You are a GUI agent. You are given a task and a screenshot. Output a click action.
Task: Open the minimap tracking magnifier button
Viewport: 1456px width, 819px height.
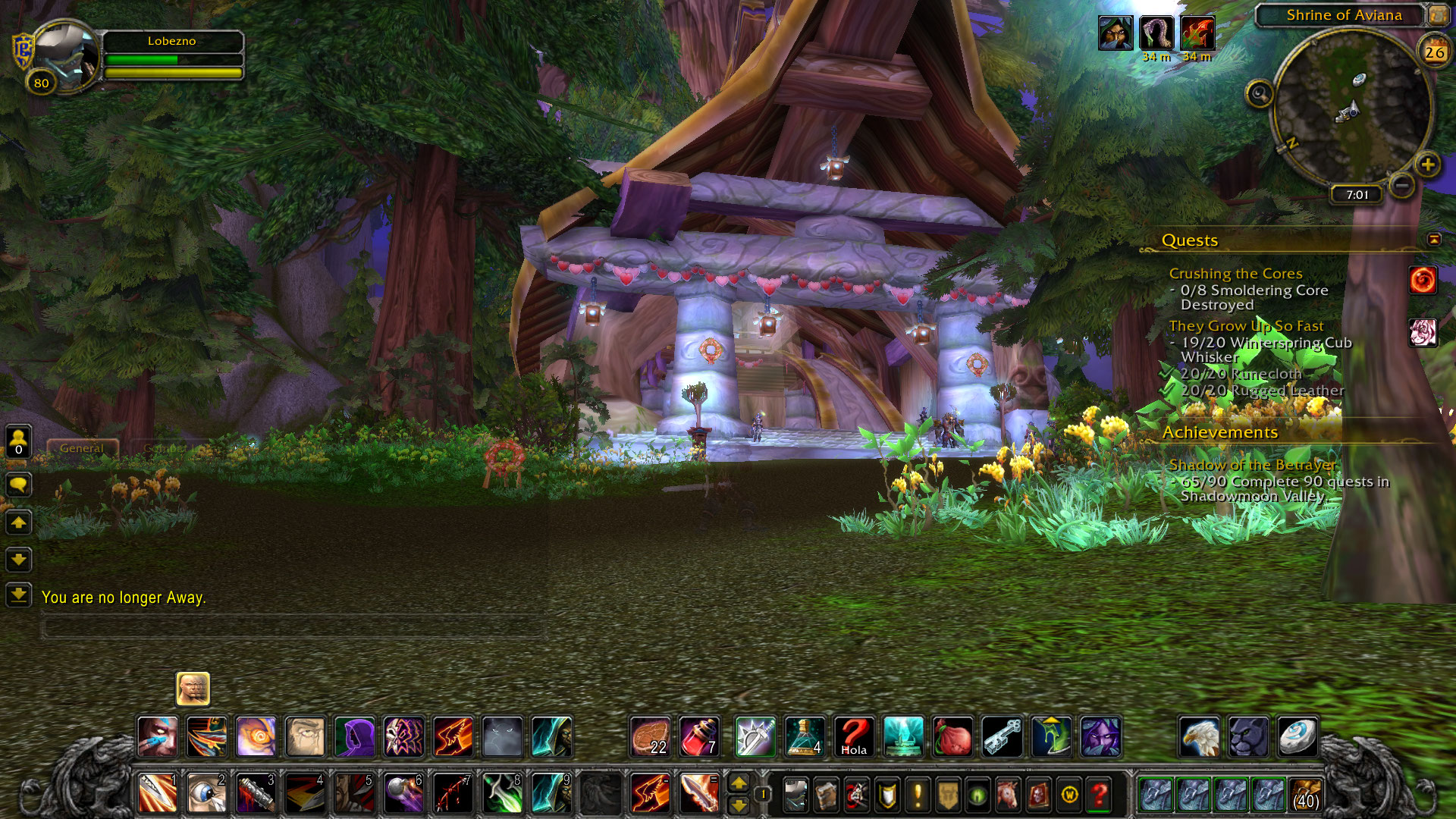coord(1260,94)
